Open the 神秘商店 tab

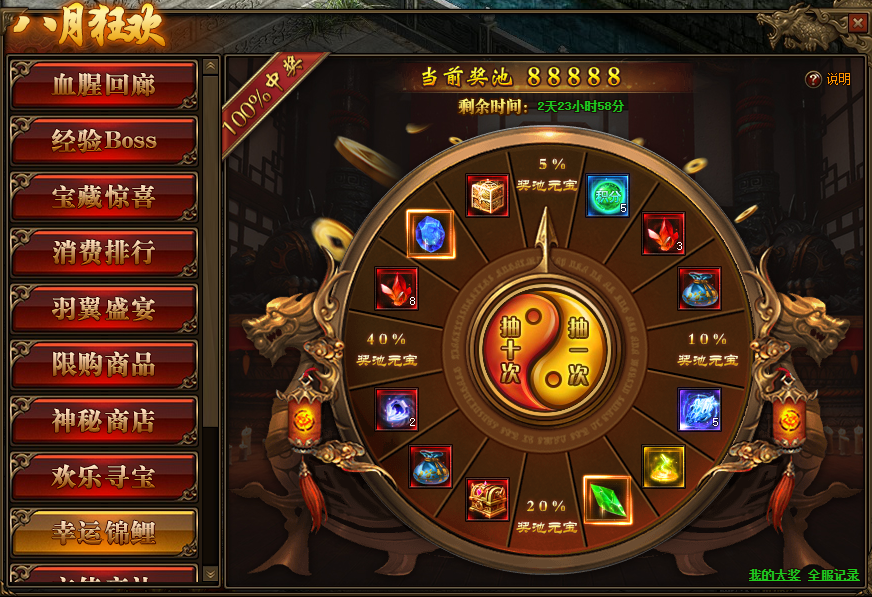click(103, 421)
